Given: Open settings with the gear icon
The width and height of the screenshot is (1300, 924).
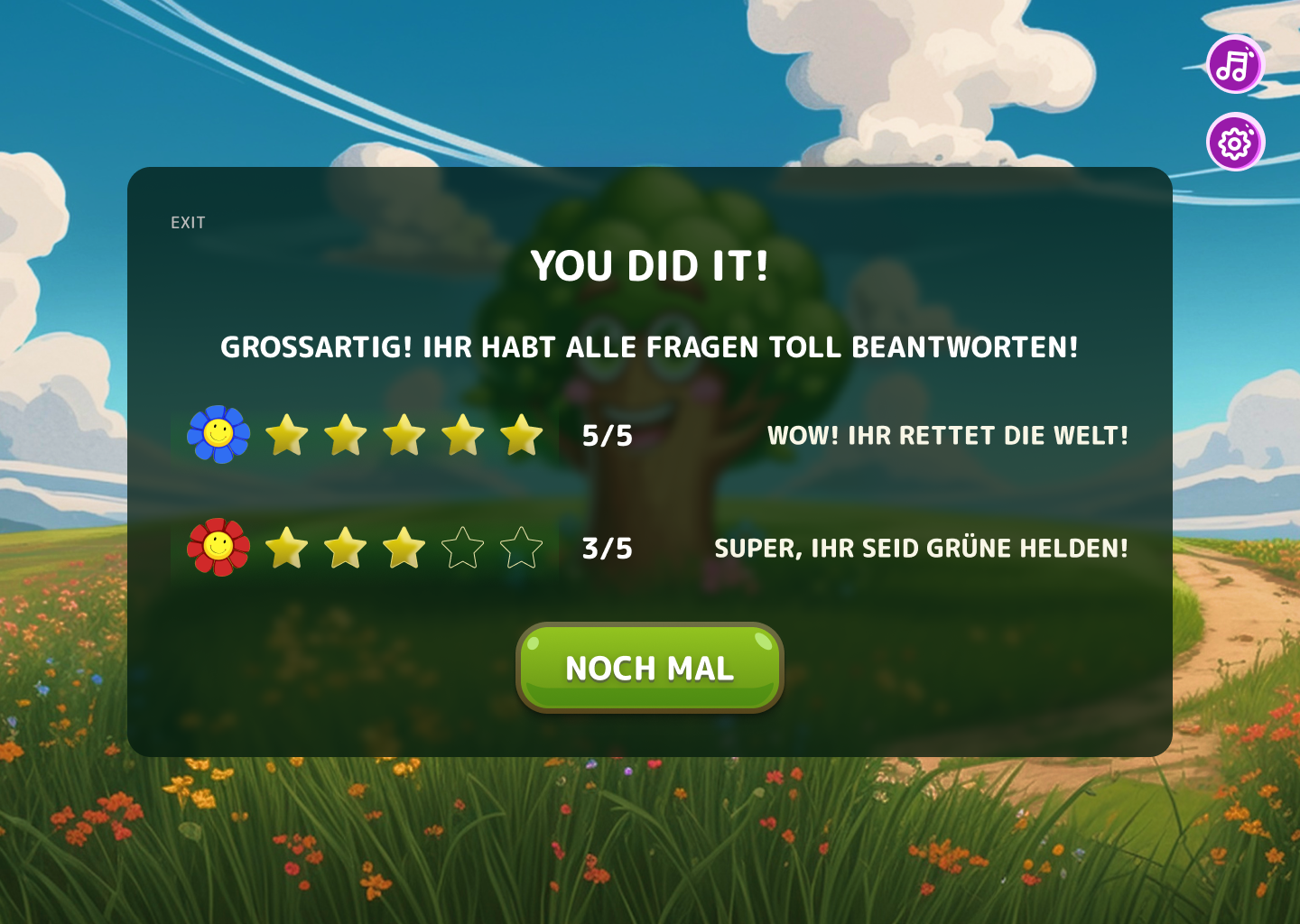Looking at the screenshot, I should coord(1235,143).
